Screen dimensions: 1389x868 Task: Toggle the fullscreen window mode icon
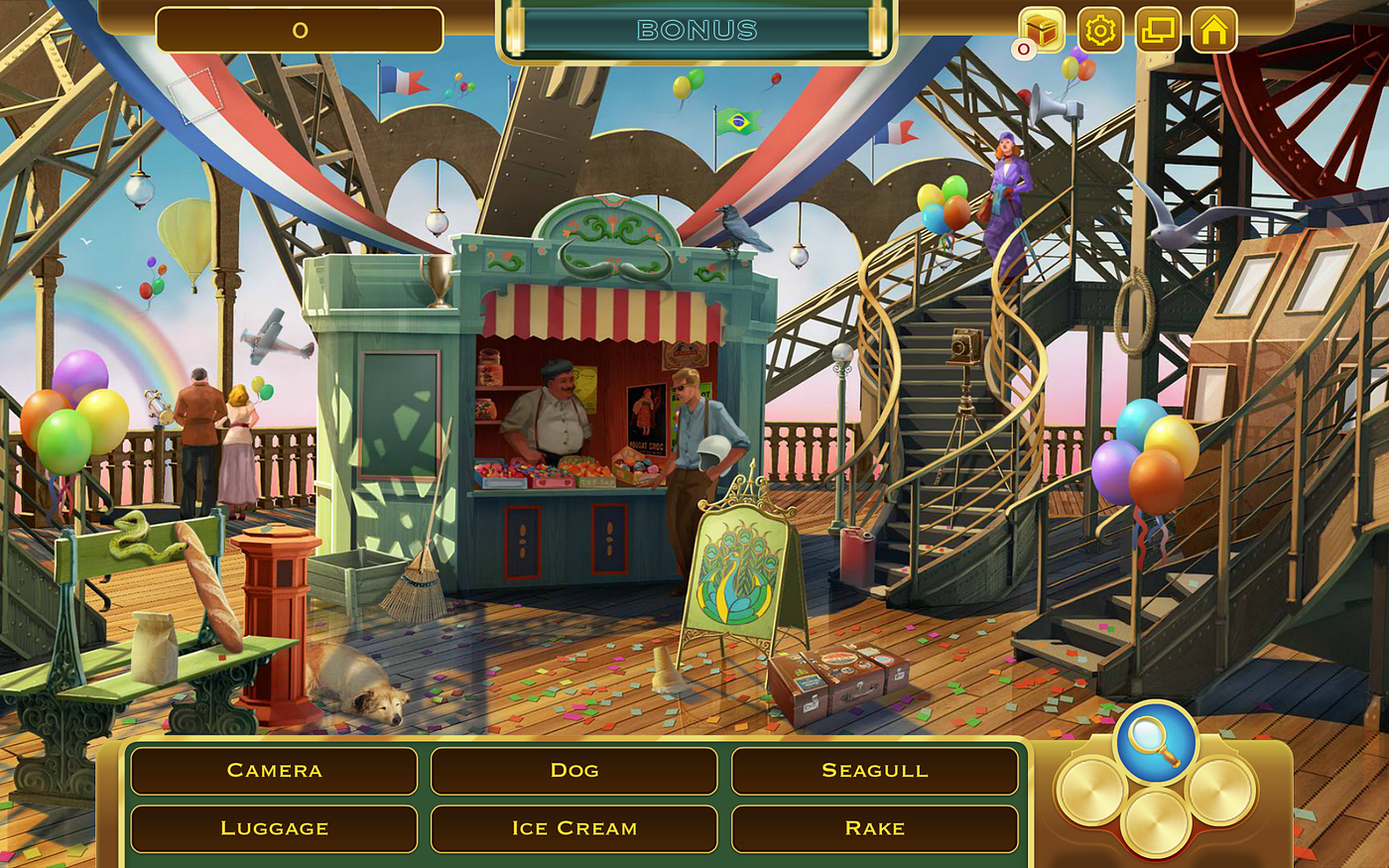pyautogui.click(x=1157, y=31)
